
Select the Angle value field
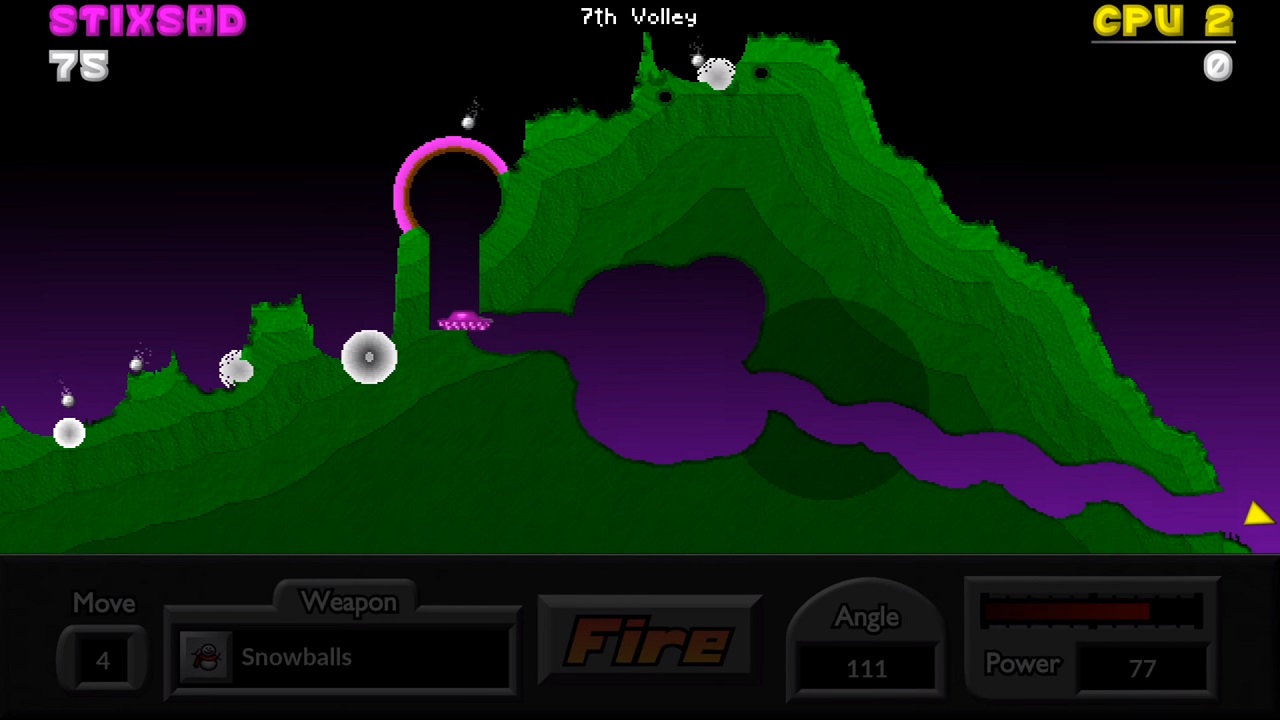click(866, 667)
